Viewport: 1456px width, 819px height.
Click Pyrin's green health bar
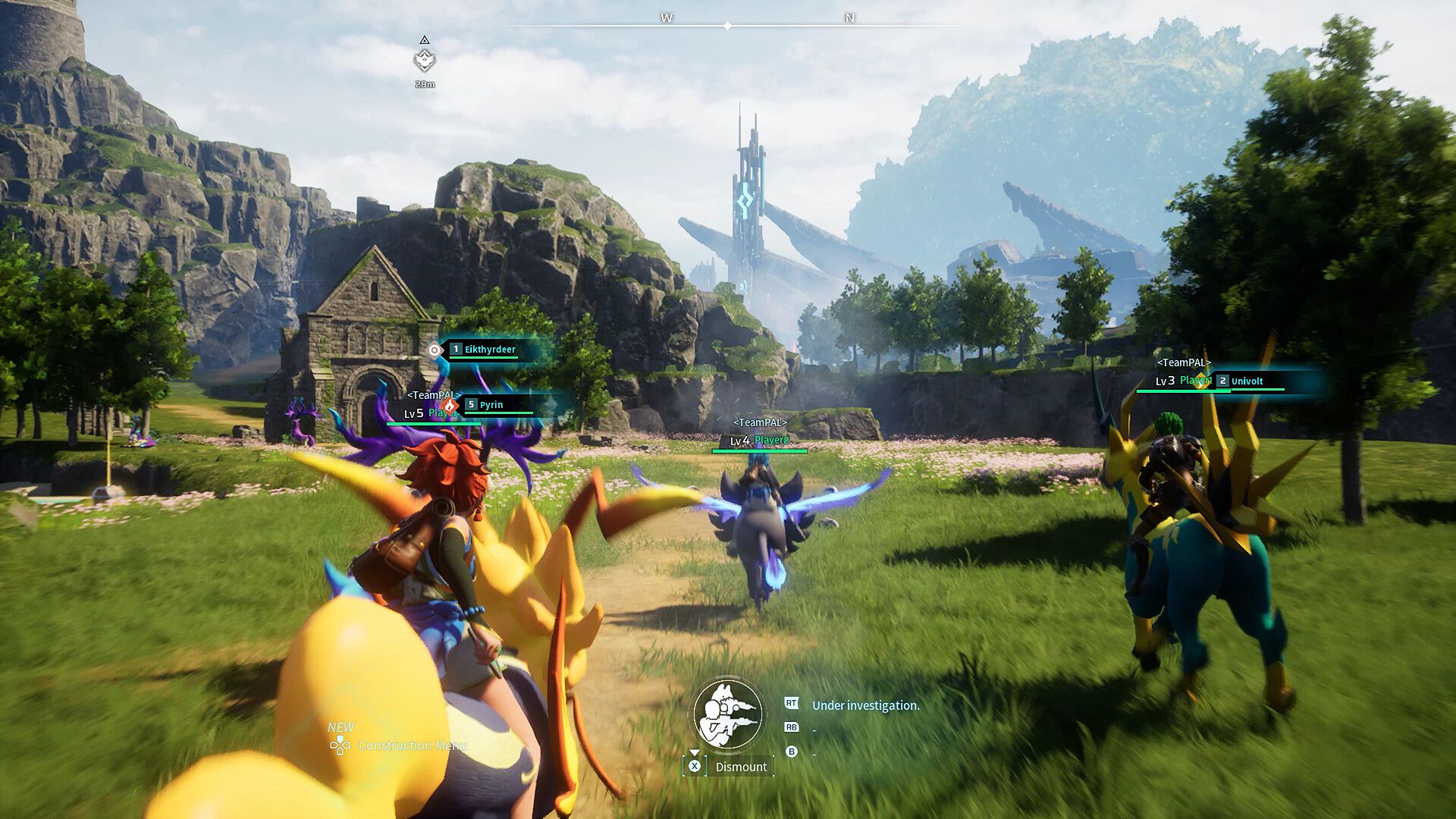point(498,413)
